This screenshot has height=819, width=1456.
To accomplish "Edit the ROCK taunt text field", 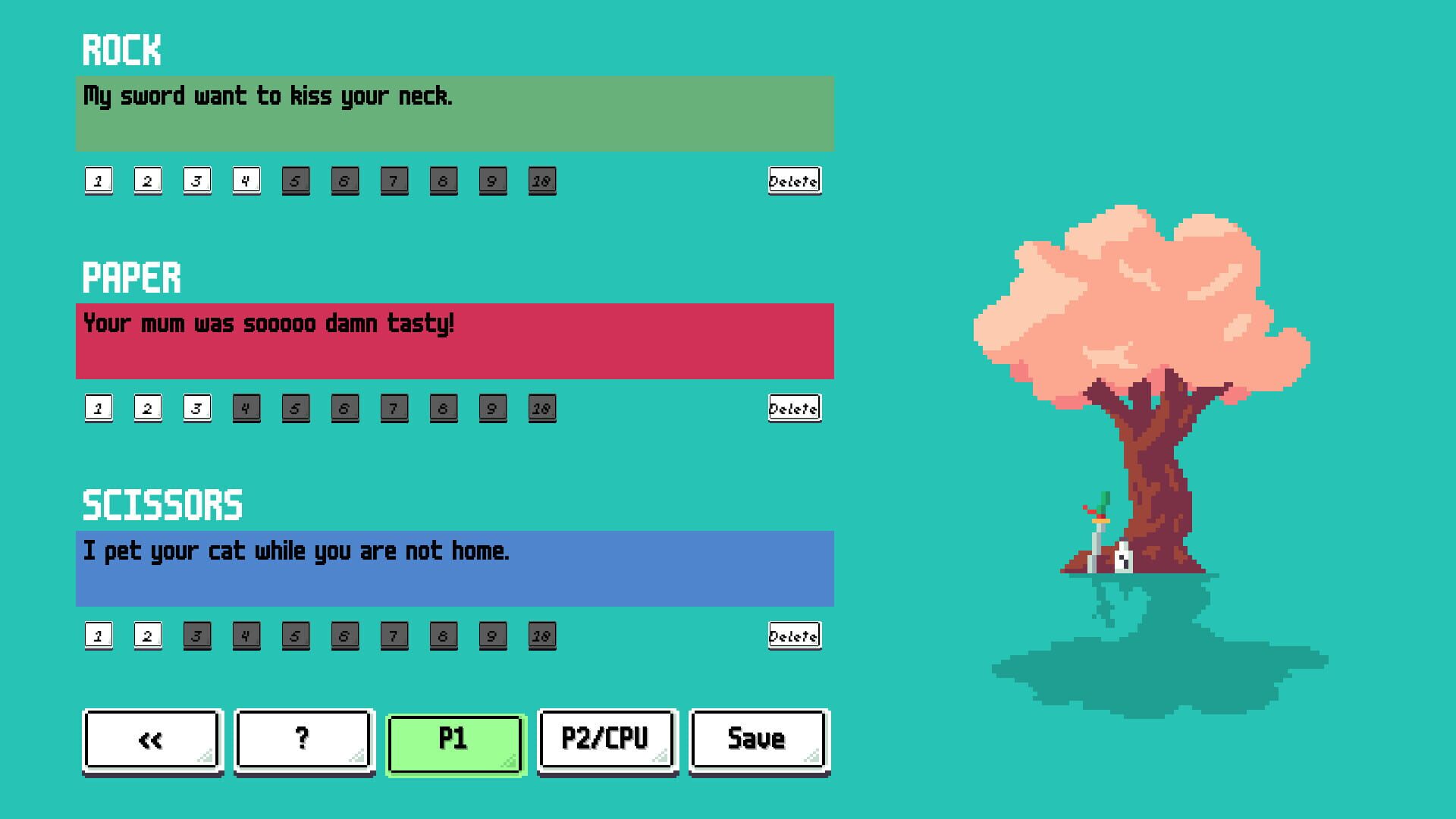I will click(x=455, y=114).
